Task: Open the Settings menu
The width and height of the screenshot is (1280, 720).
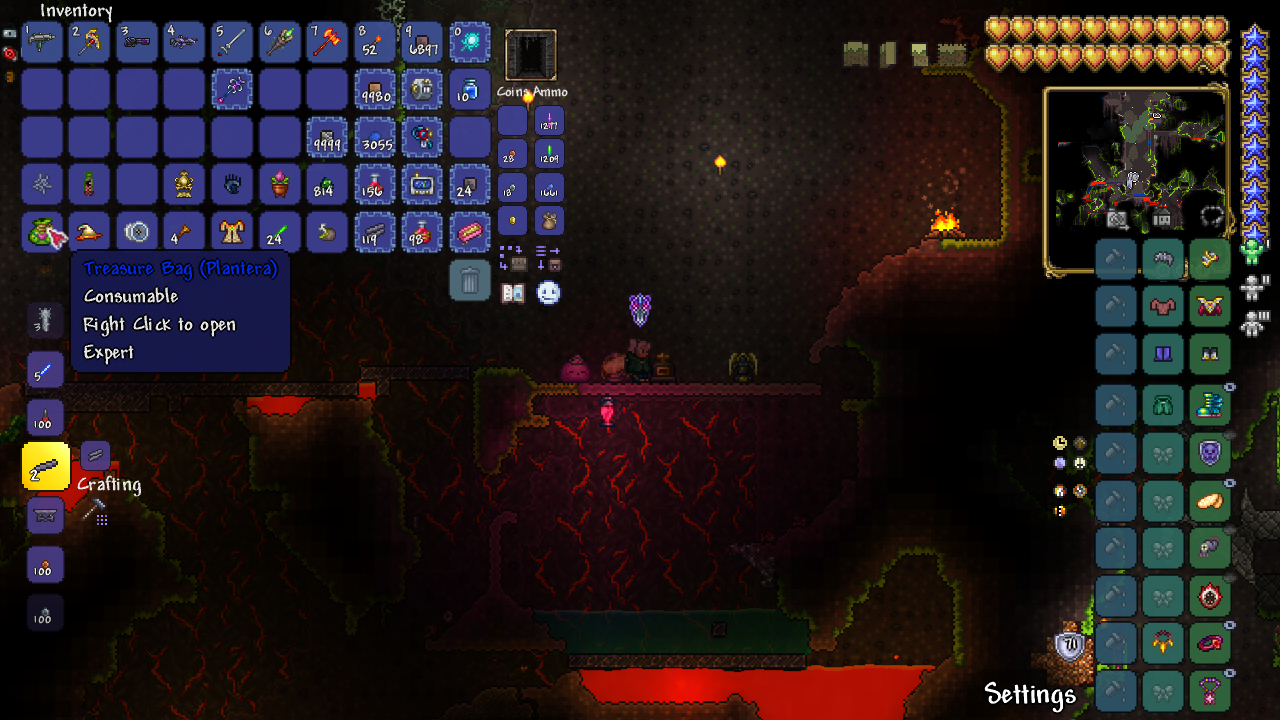Action: click(x=1030, y=694)
